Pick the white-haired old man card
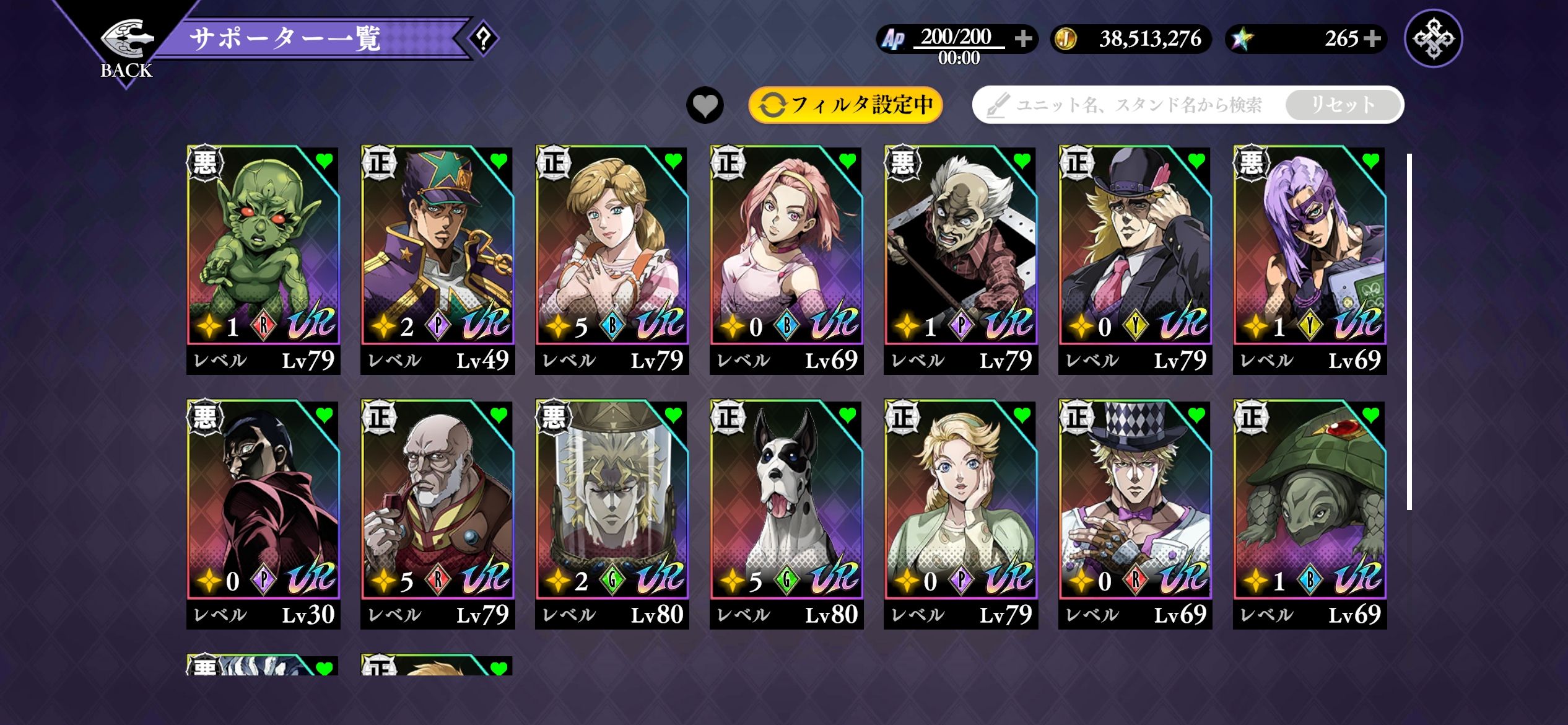The height and width of the screenshot is (725, 1568). tap(961, 260)
